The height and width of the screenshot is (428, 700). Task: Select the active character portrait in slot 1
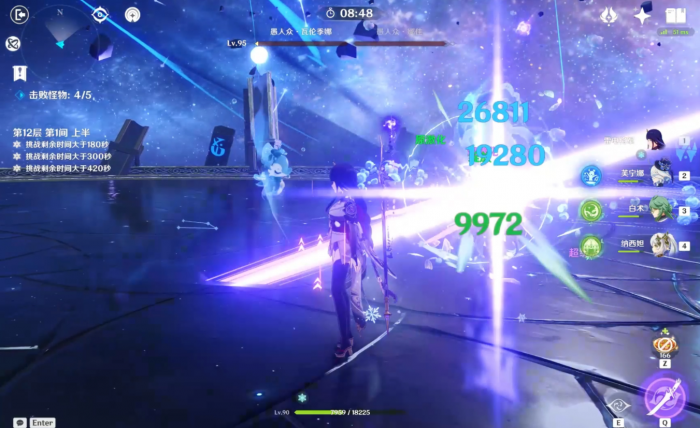656,140
